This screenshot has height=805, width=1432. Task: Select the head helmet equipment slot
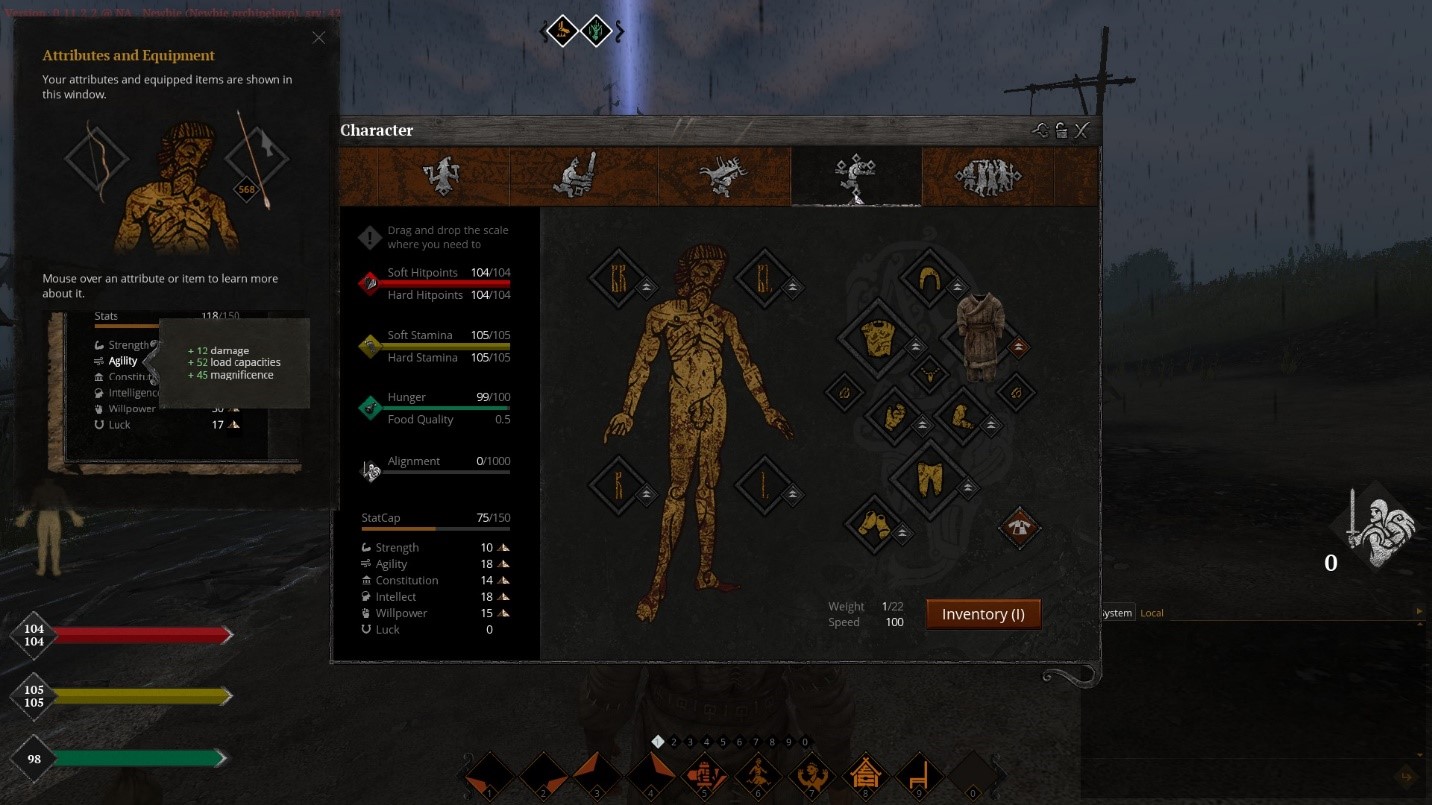tap(929, 278)
